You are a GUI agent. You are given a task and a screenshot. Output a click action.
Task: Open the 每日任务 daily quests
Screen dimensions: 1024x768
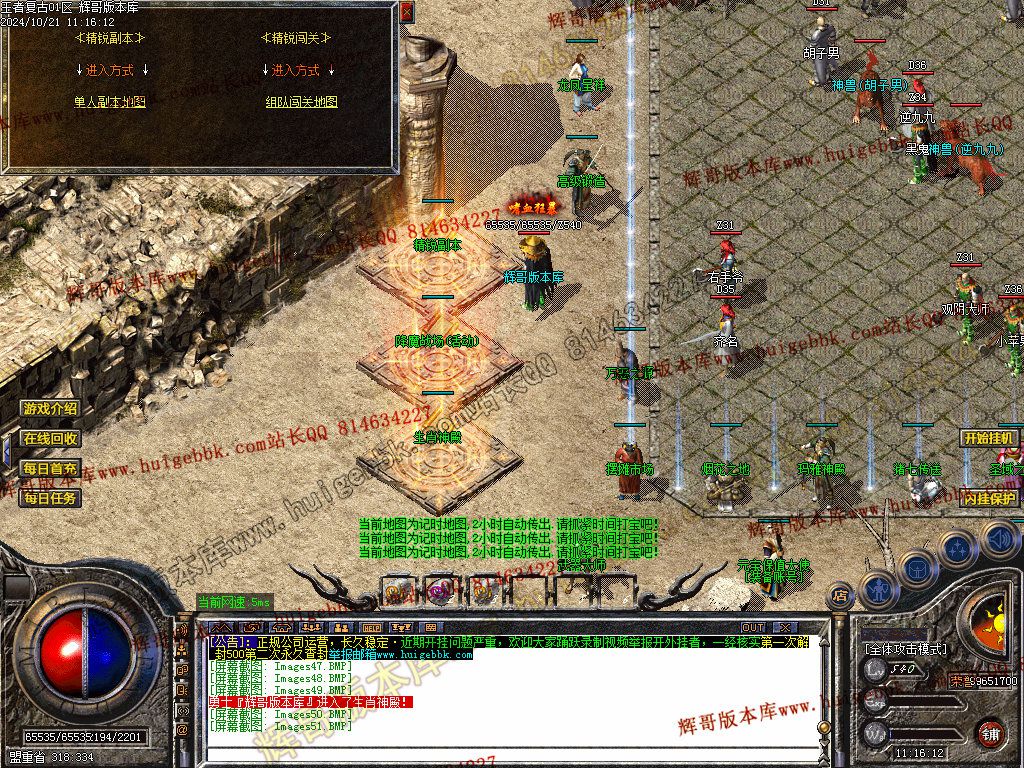[51, 497]
